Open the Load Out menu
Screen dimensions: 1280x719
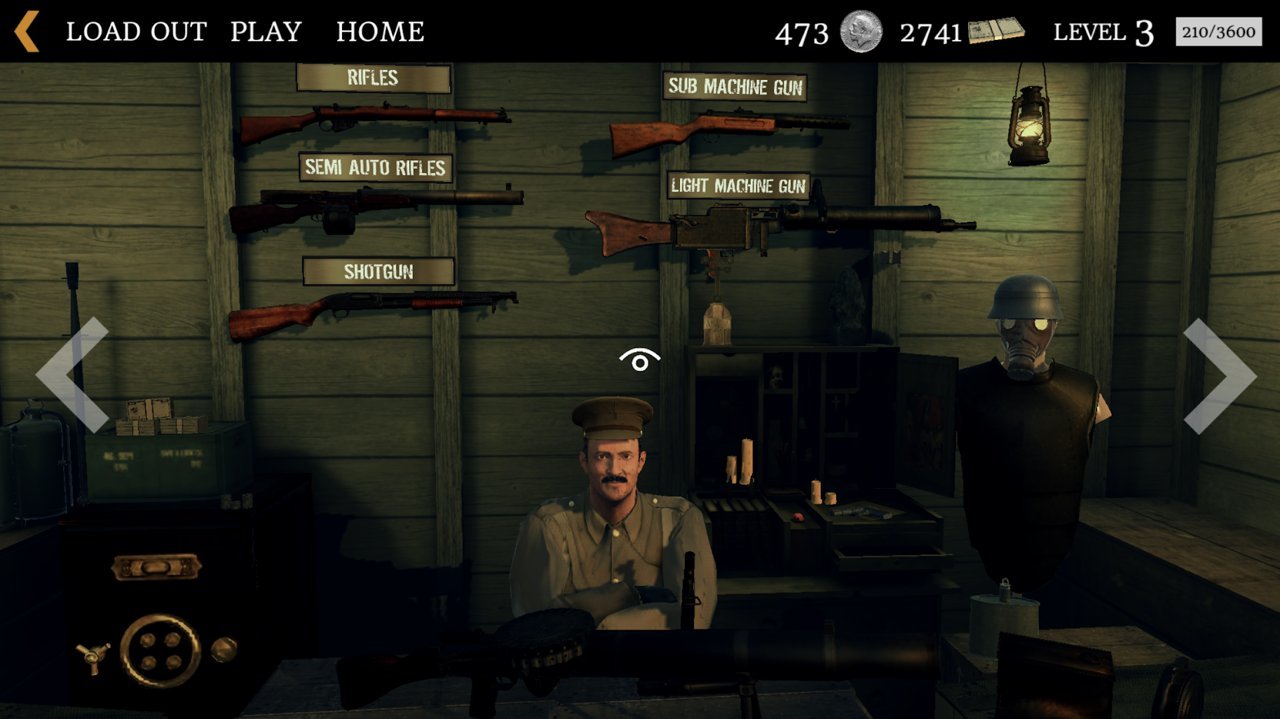[136, 32]
